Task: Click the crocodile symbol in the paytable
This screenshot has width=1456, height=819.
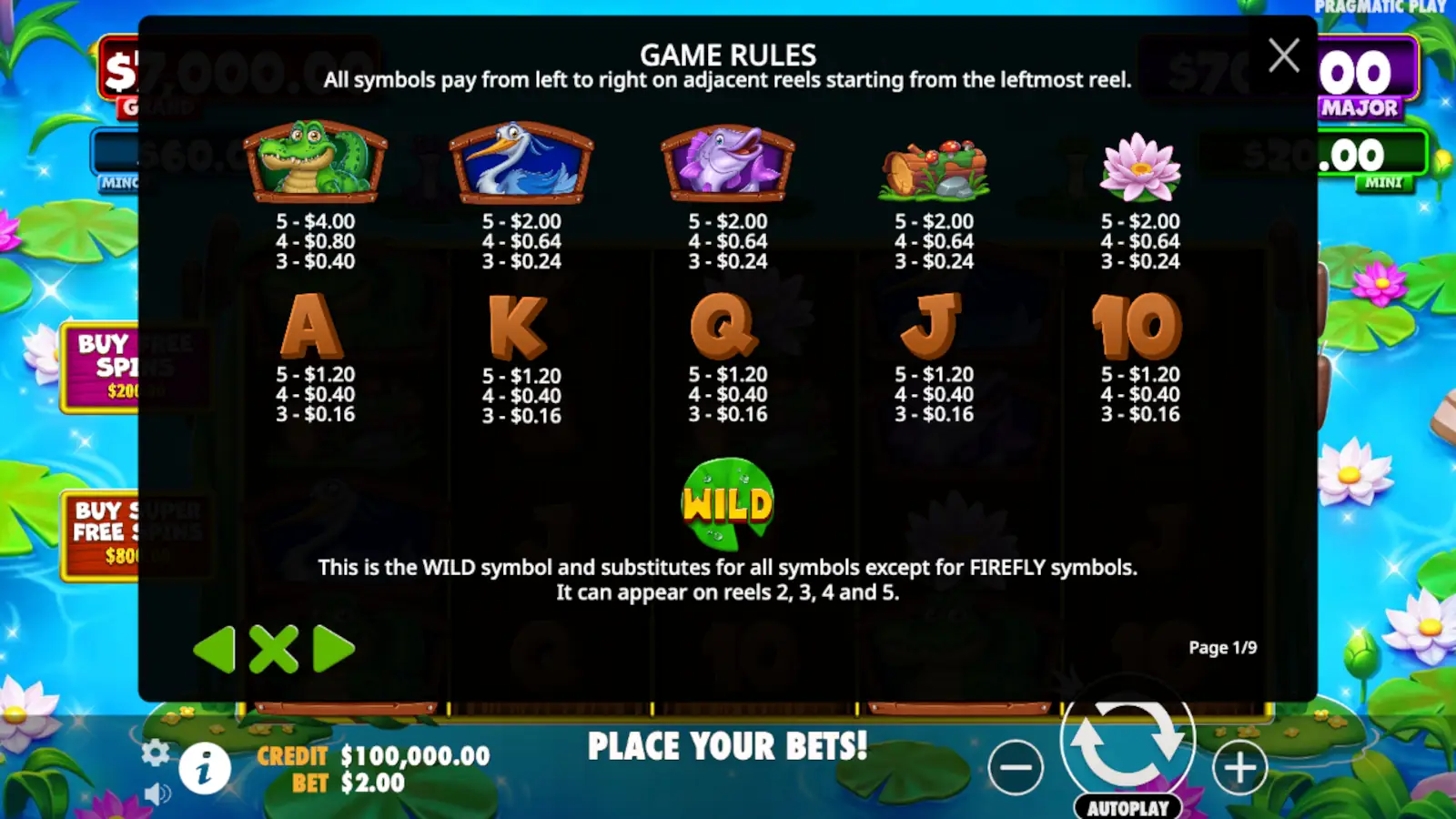Action: (x=314, y=162)
